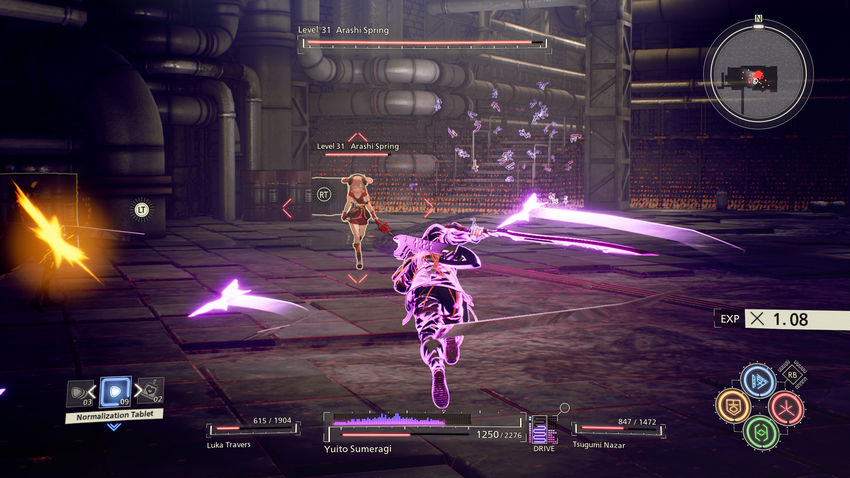
Task: Choose the heart item slot showing 02
Action: (150, 391)
